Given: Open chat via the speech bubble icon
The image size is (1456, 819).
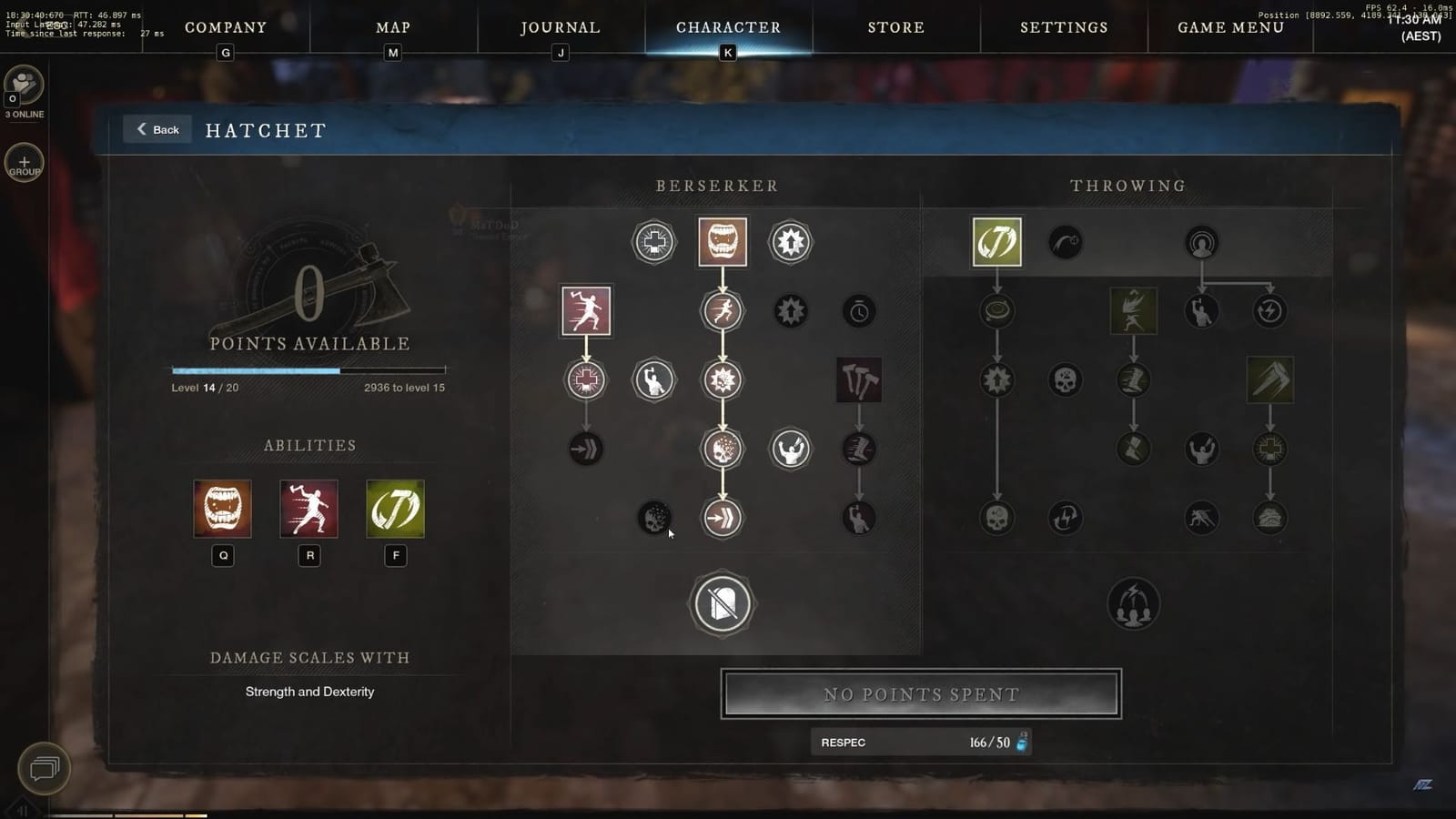Looking at the screenshot, I should (43, 769).
